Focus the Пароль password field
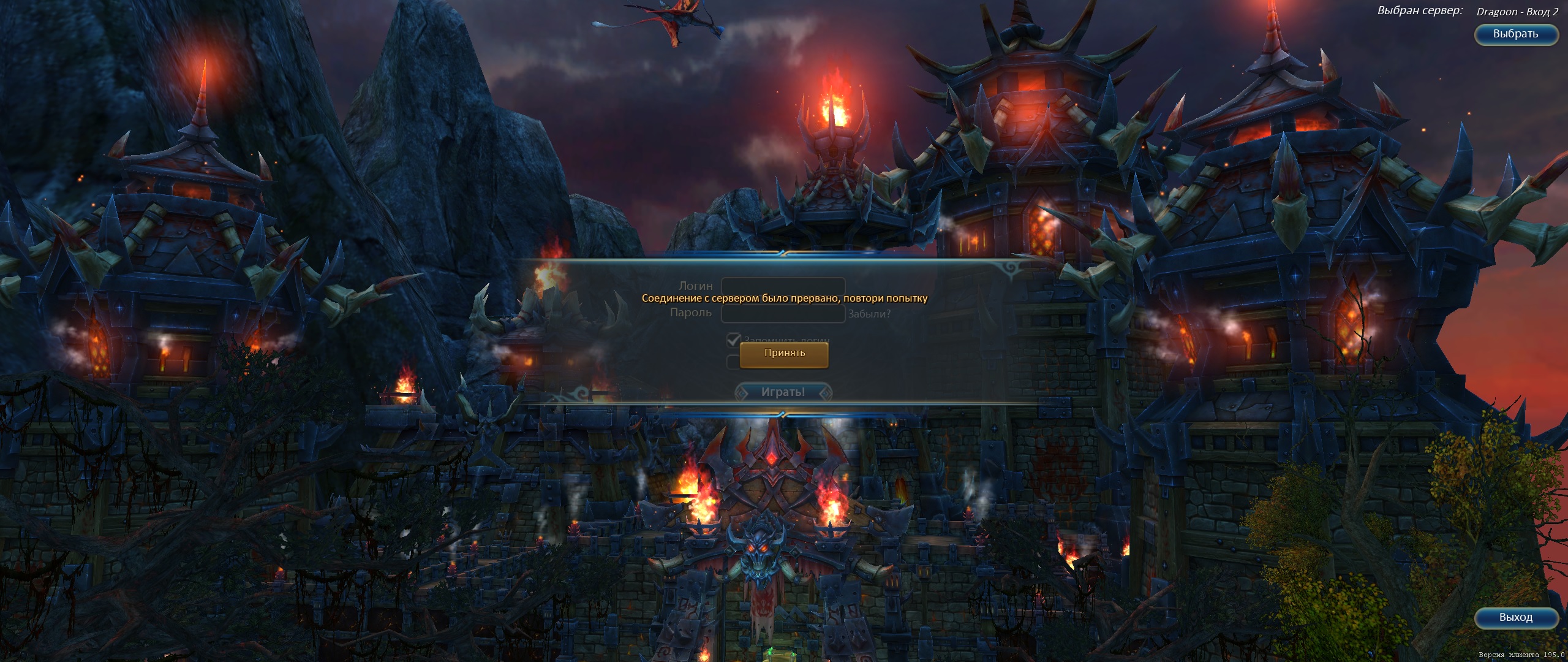1568x662 pixels. click(783, 314)
